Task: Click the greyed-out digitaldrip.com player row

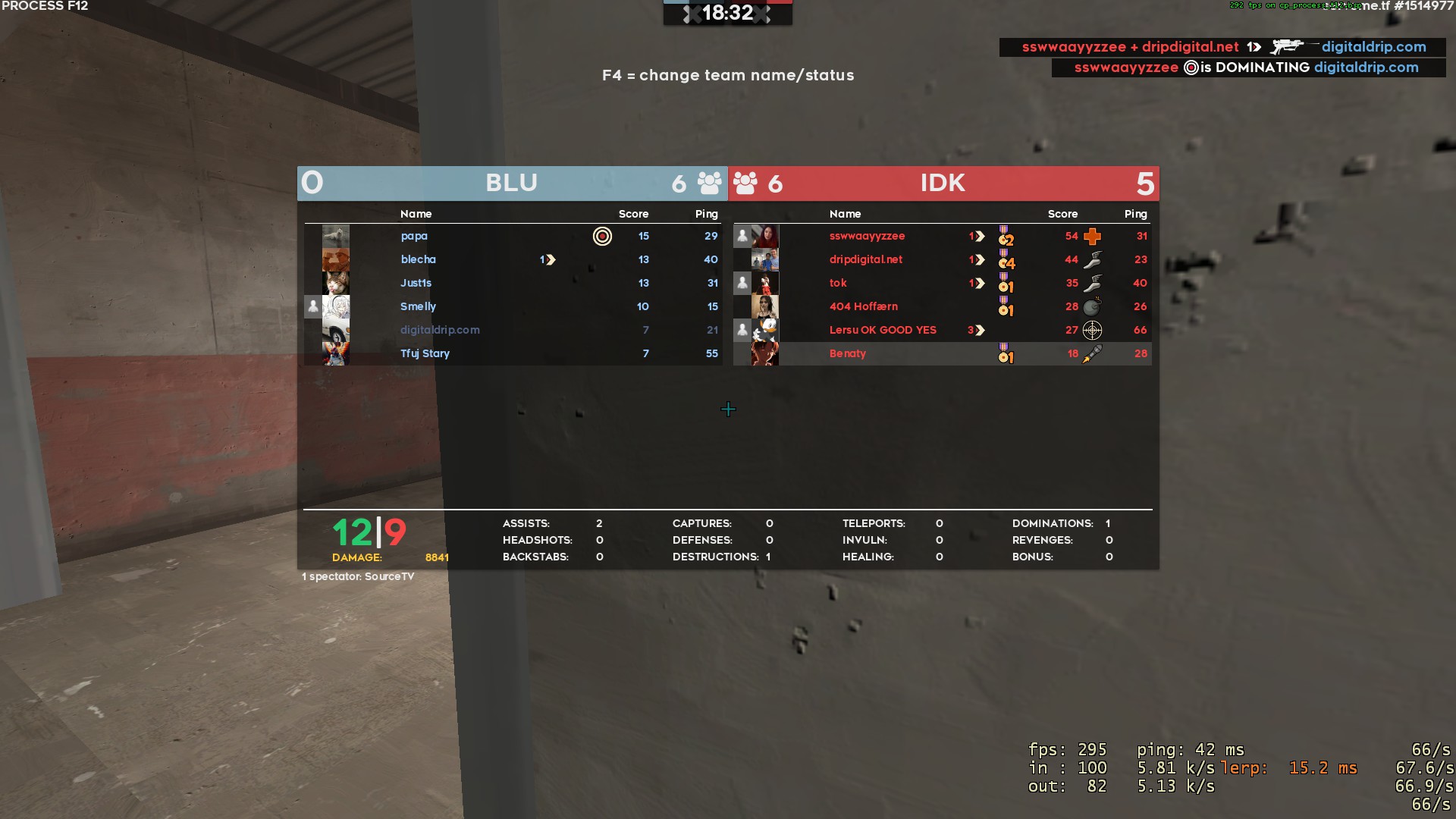Action: click(440, 330)
